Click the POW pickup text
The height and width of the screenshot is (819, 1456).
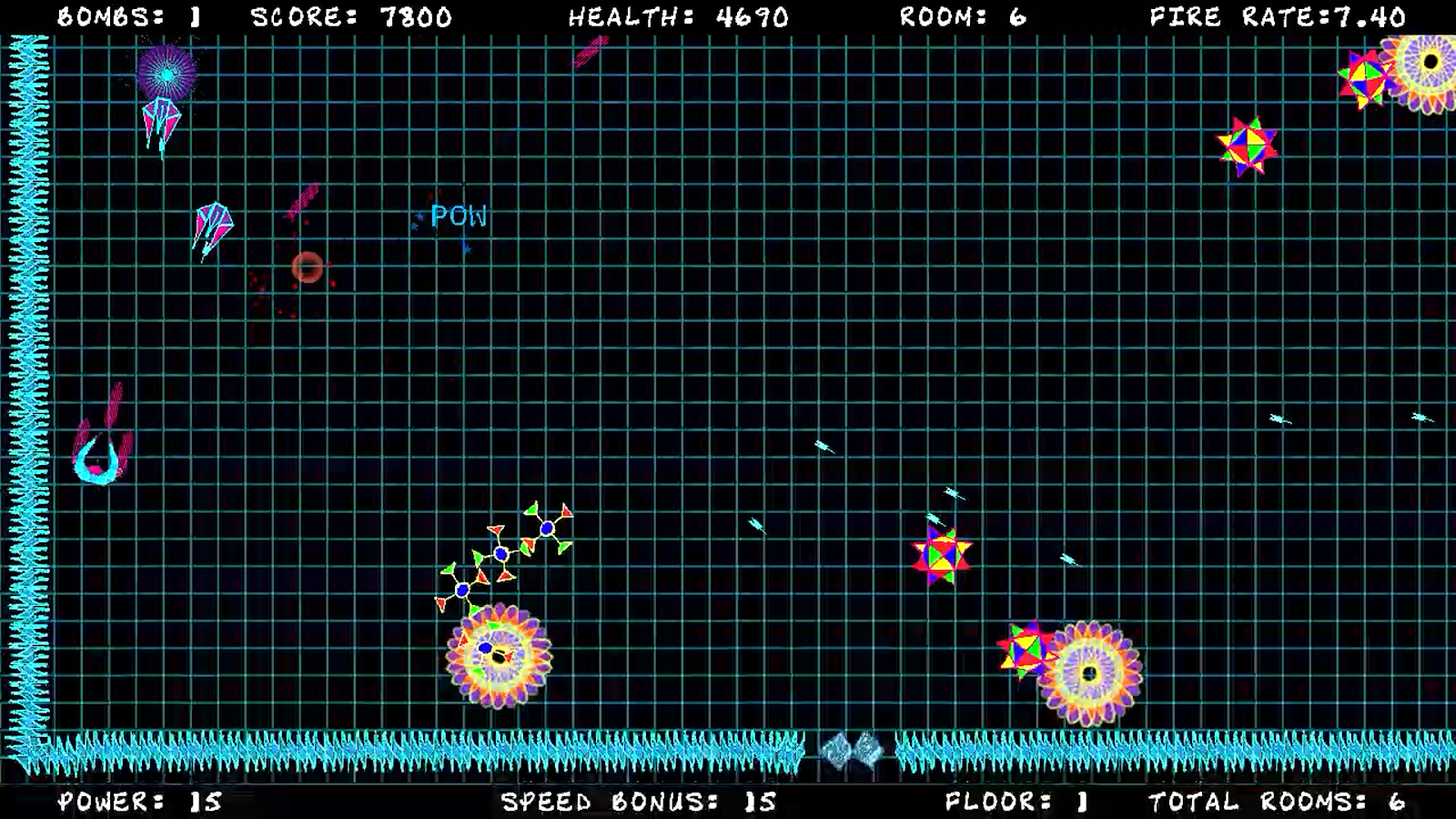(460, 217)
